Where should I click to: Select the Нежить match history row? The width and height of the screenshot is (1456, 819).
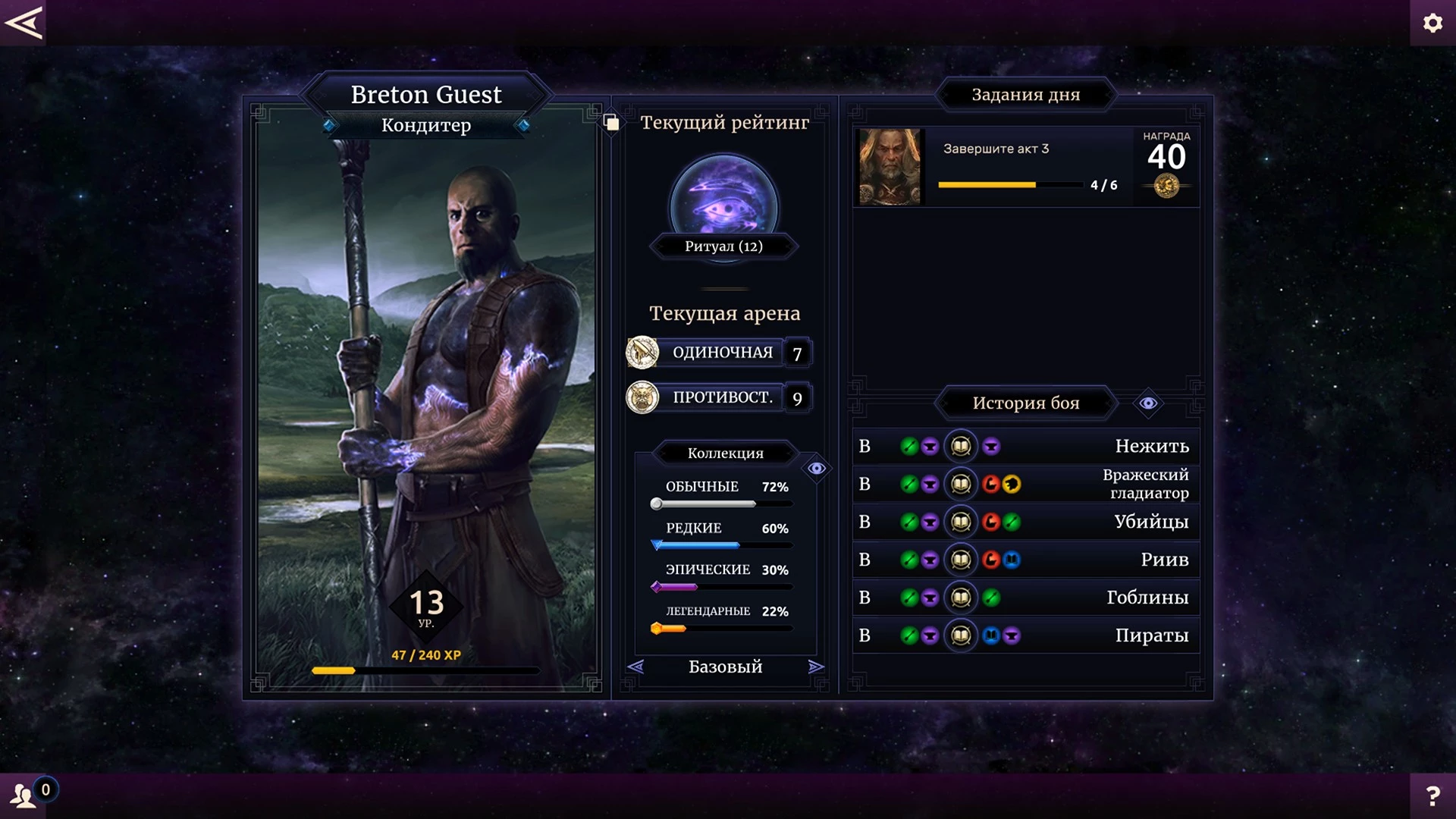(1025, 446)
